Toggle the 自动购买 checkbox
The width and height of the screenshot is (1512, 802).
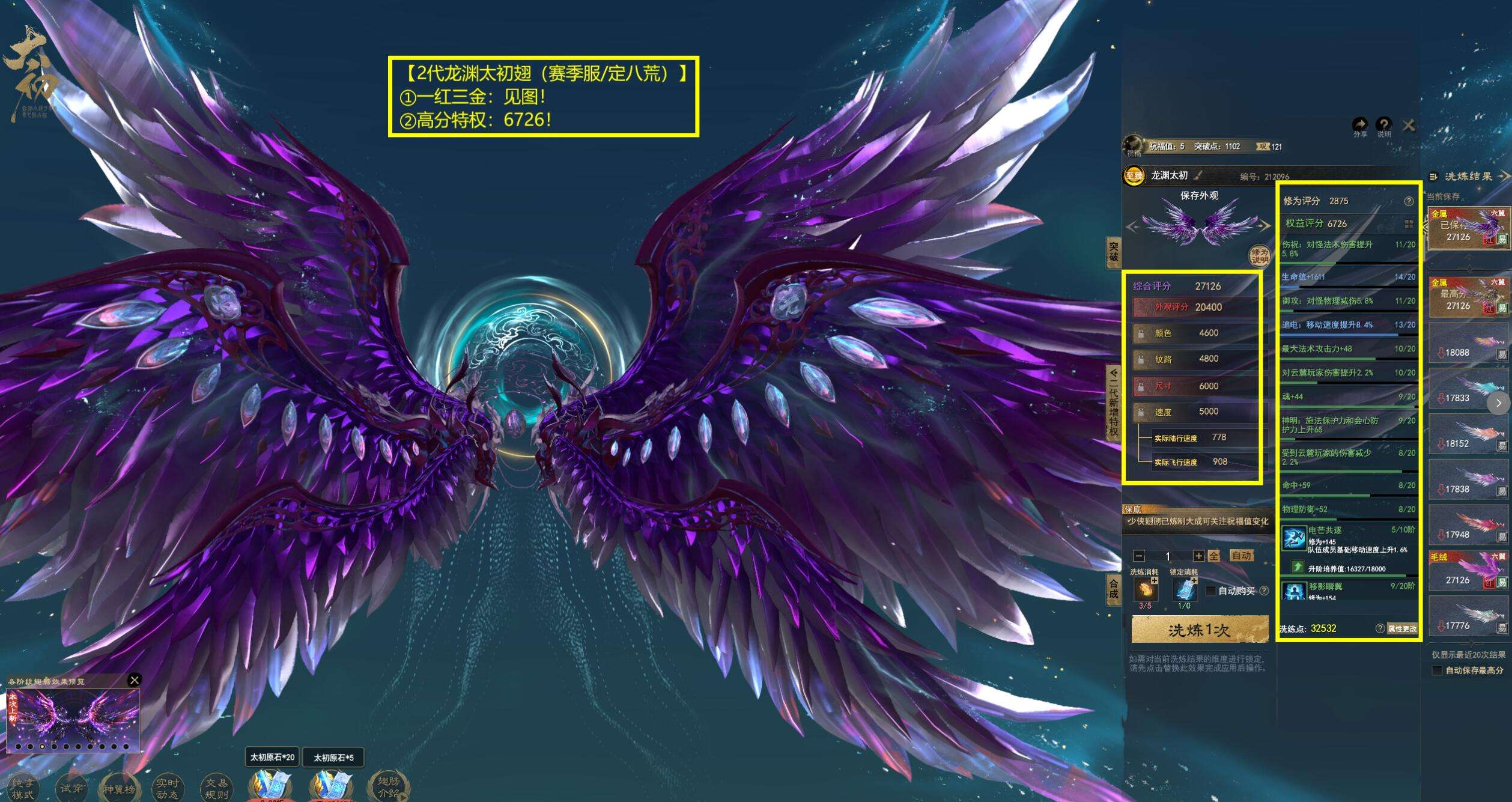click(1210, 591)
